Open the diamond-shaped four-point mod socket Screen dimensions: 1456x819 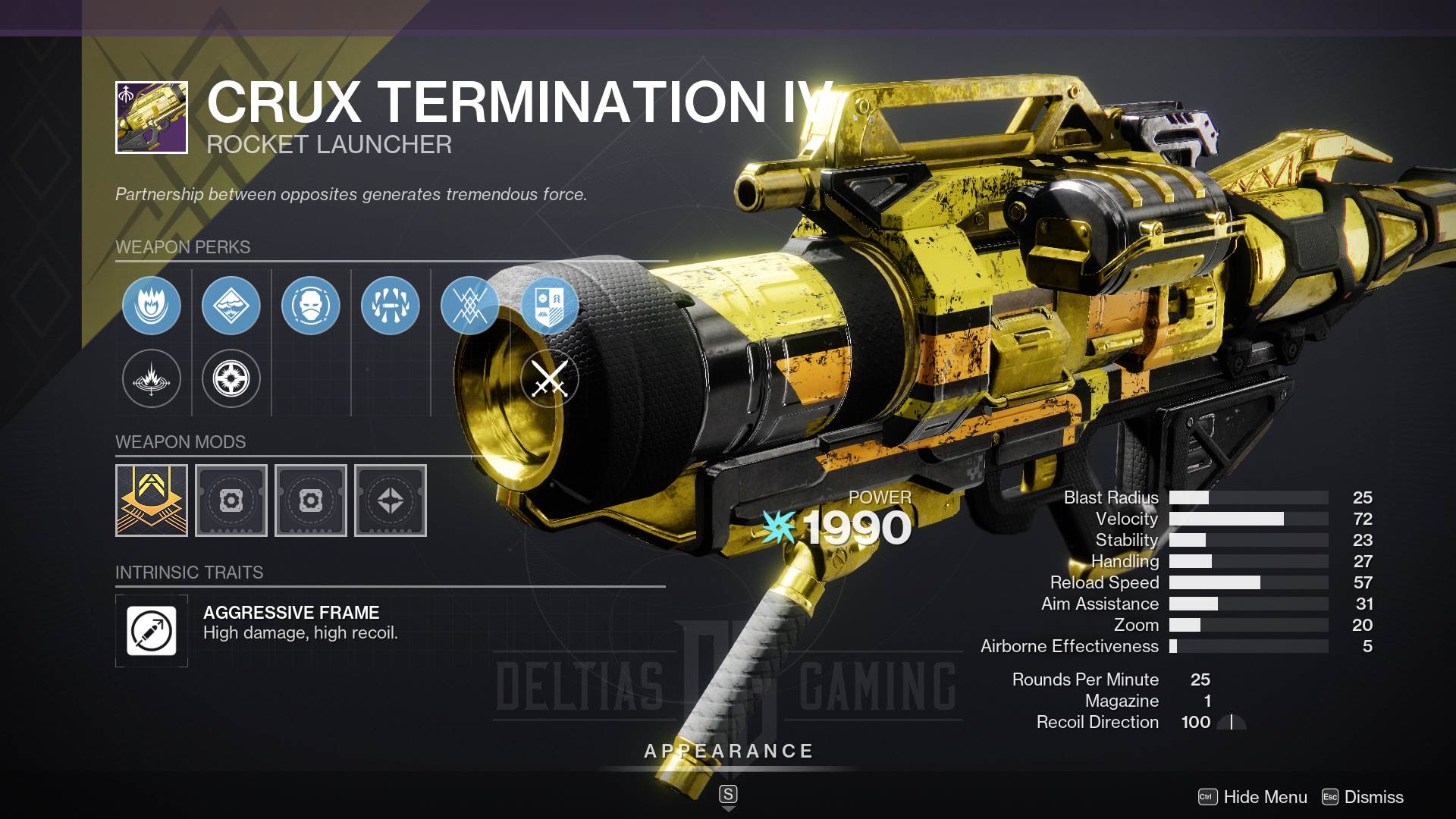click(x=391, y=500)
